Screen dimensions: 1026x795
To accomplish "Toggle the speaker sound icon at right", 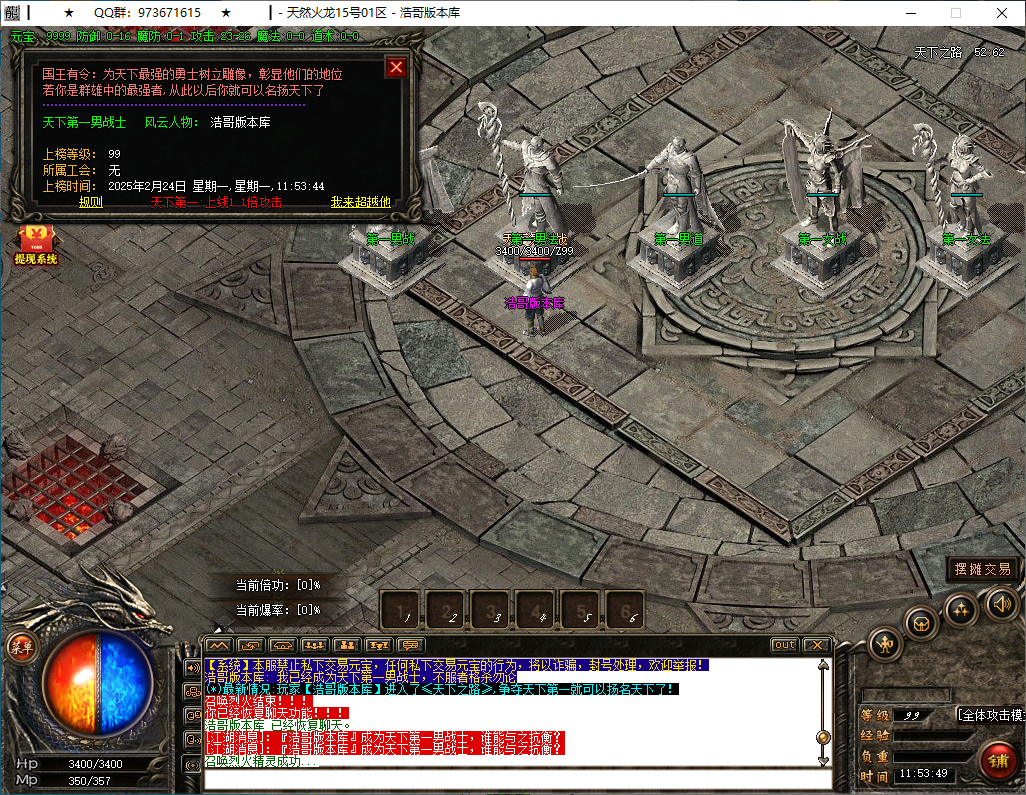I will (1002, 602).
